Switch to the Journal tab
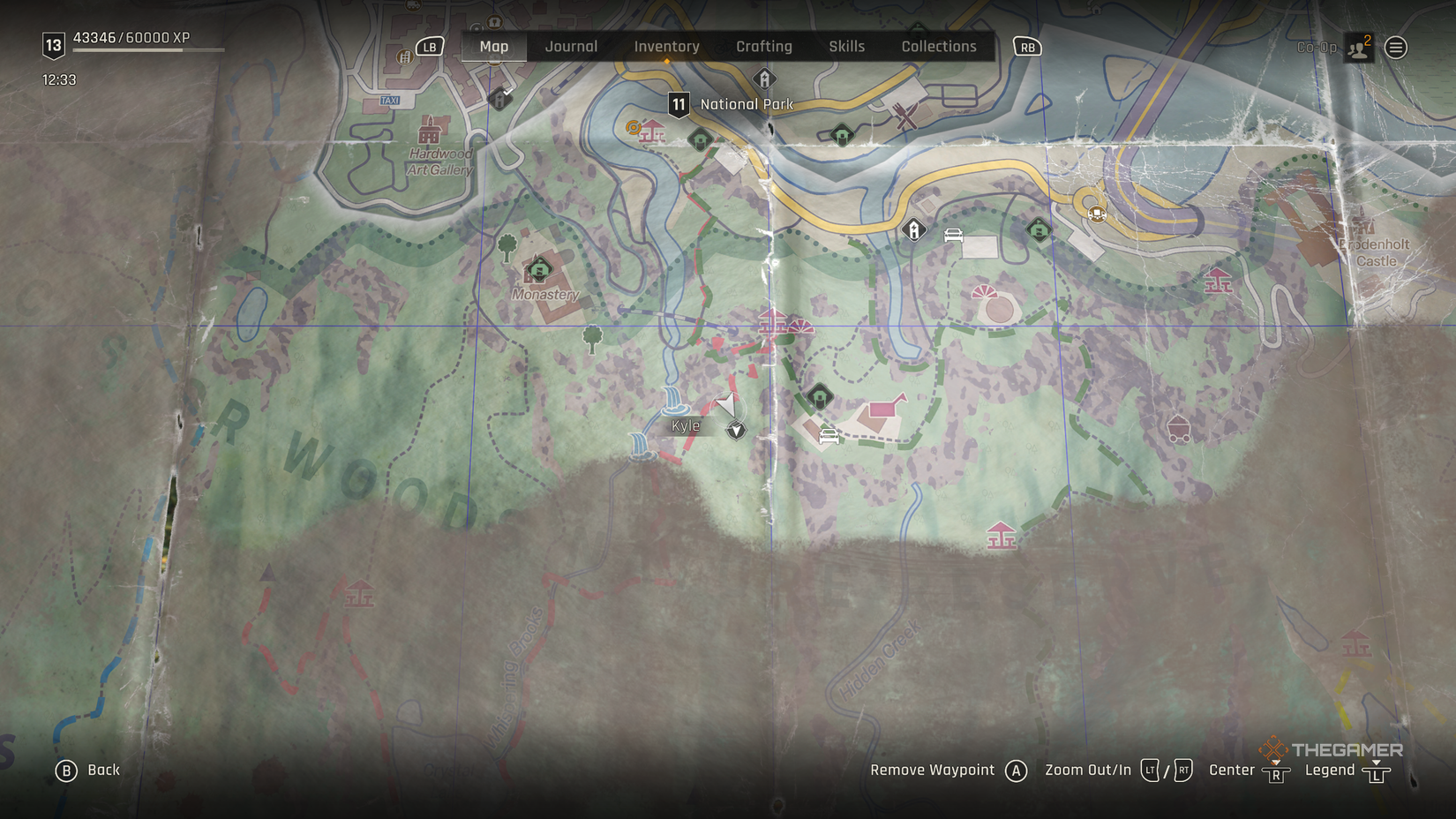Viewport: 1456px width, 819px height. (x=571, y=47)
